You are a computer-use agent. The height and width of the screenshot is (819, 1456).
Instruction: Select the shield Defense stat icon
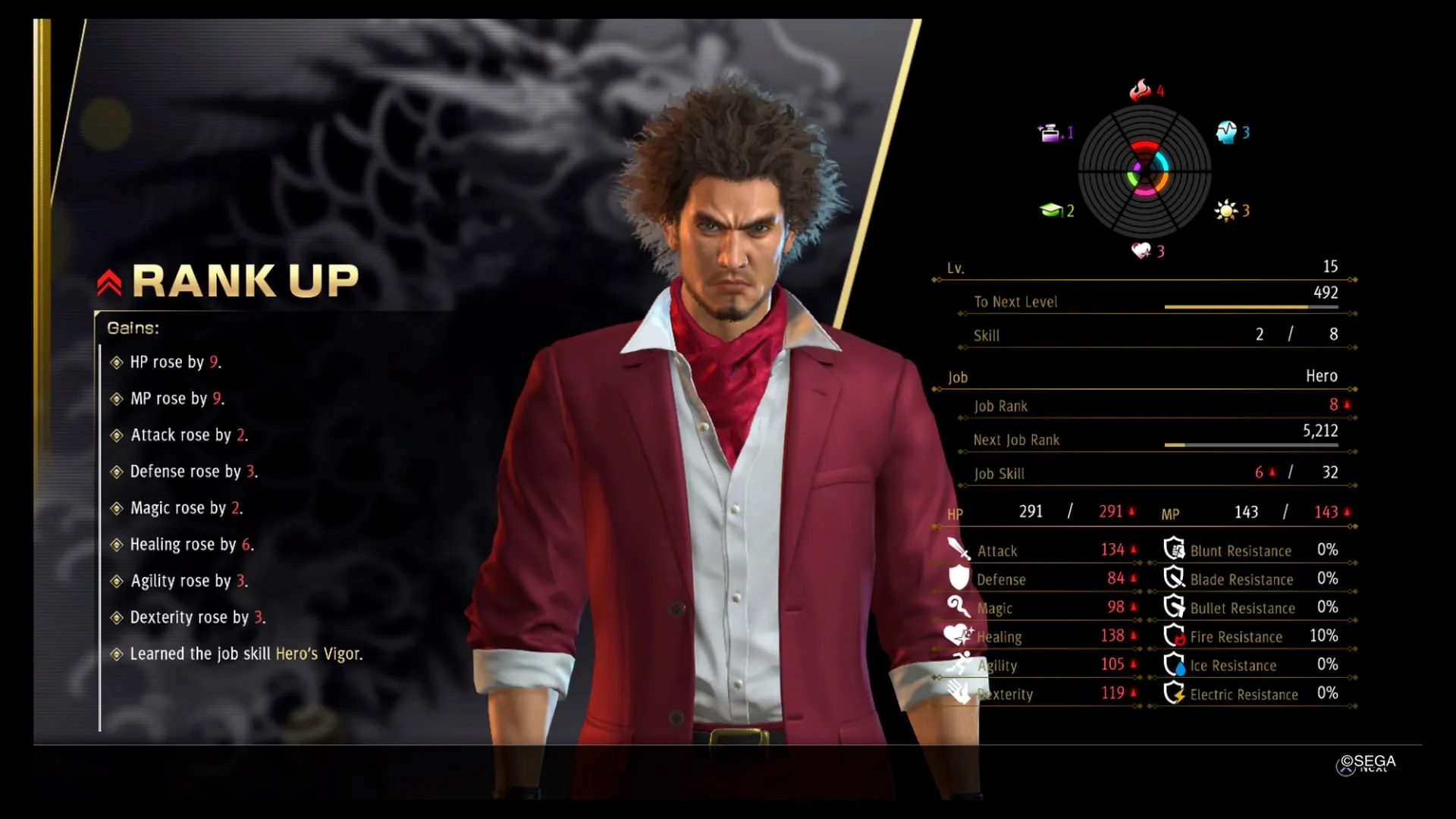click(x=959, y=578)
